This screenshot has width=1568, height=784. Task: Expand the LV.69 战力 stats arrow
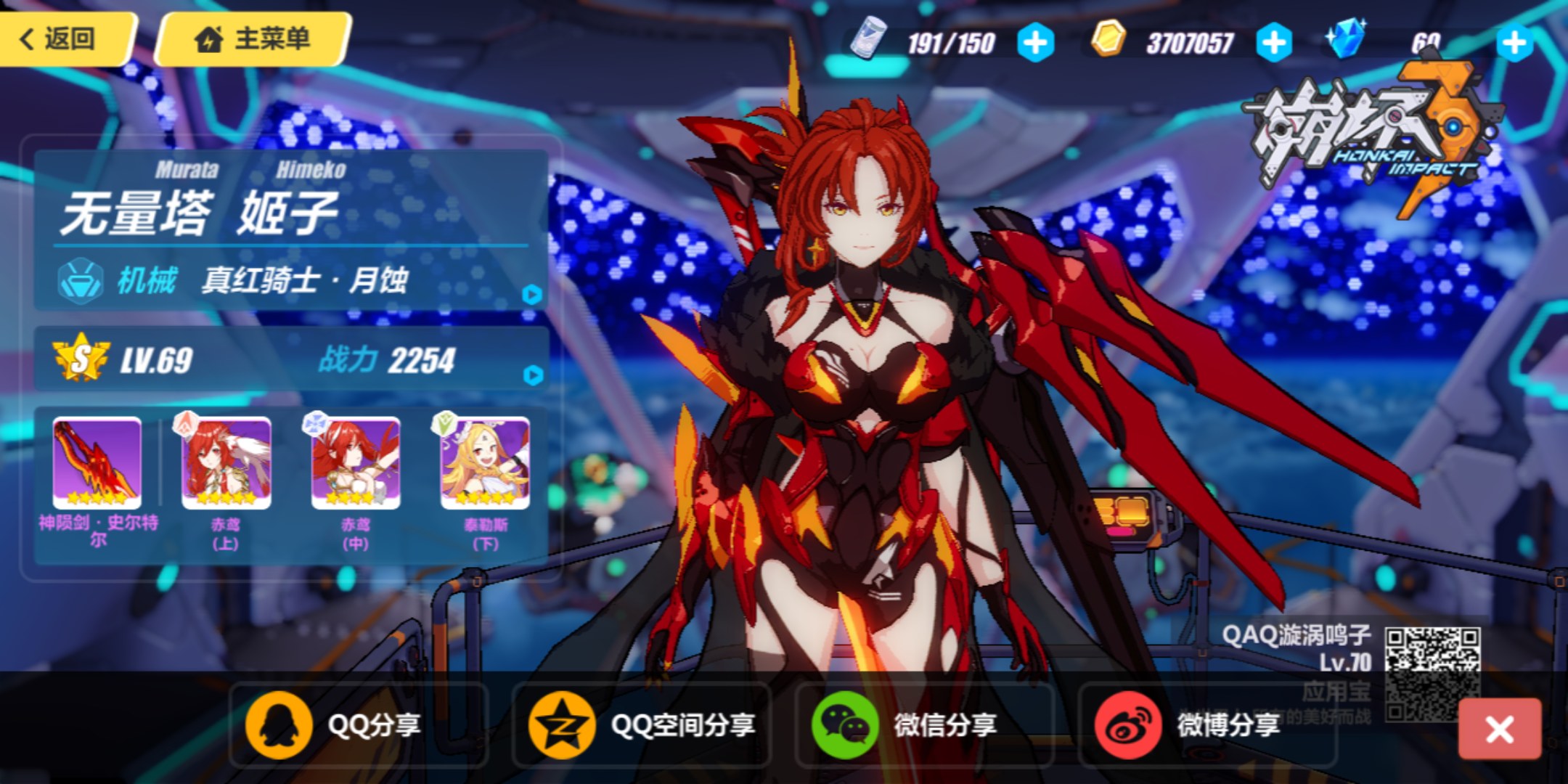(533, 375)
